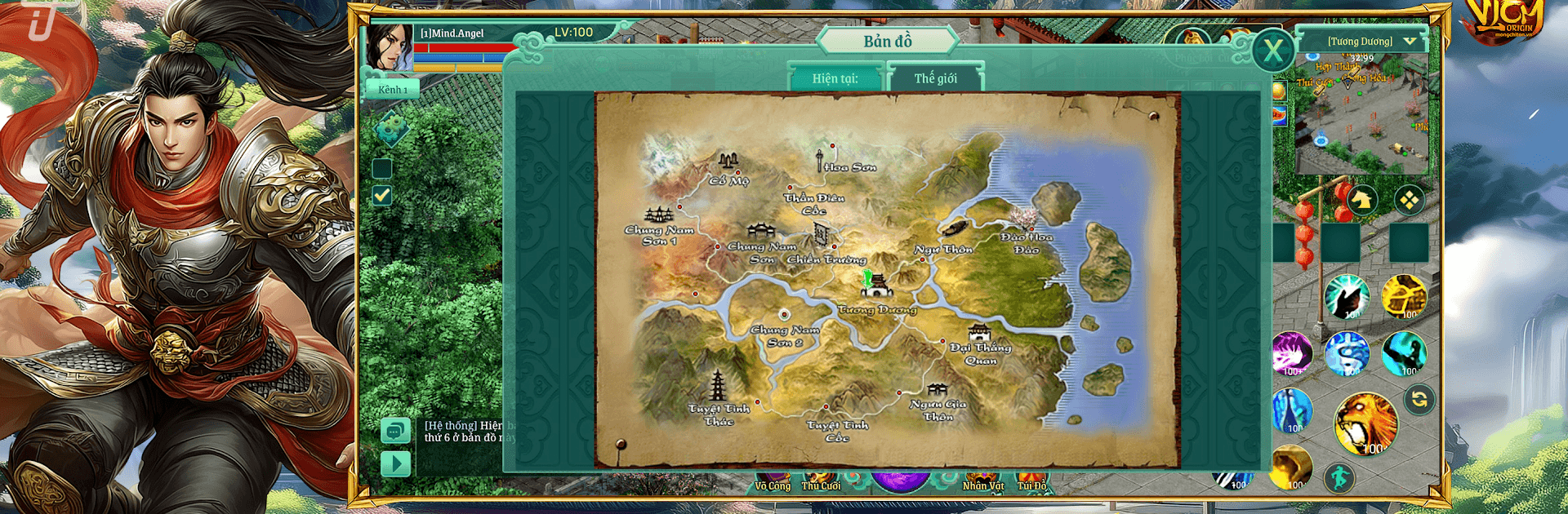This screenshot has height=514, width=1568.
Task: Open the Võ Công menu
Action: click(x=773, y=484)
